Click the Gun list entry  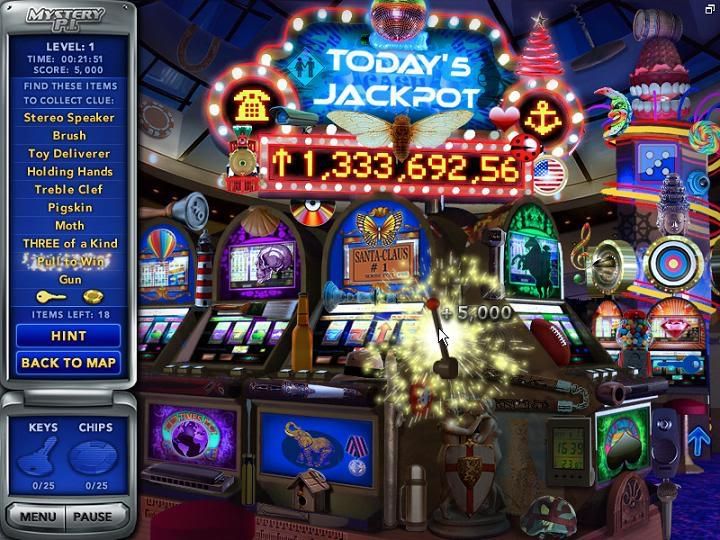(69, 280)
